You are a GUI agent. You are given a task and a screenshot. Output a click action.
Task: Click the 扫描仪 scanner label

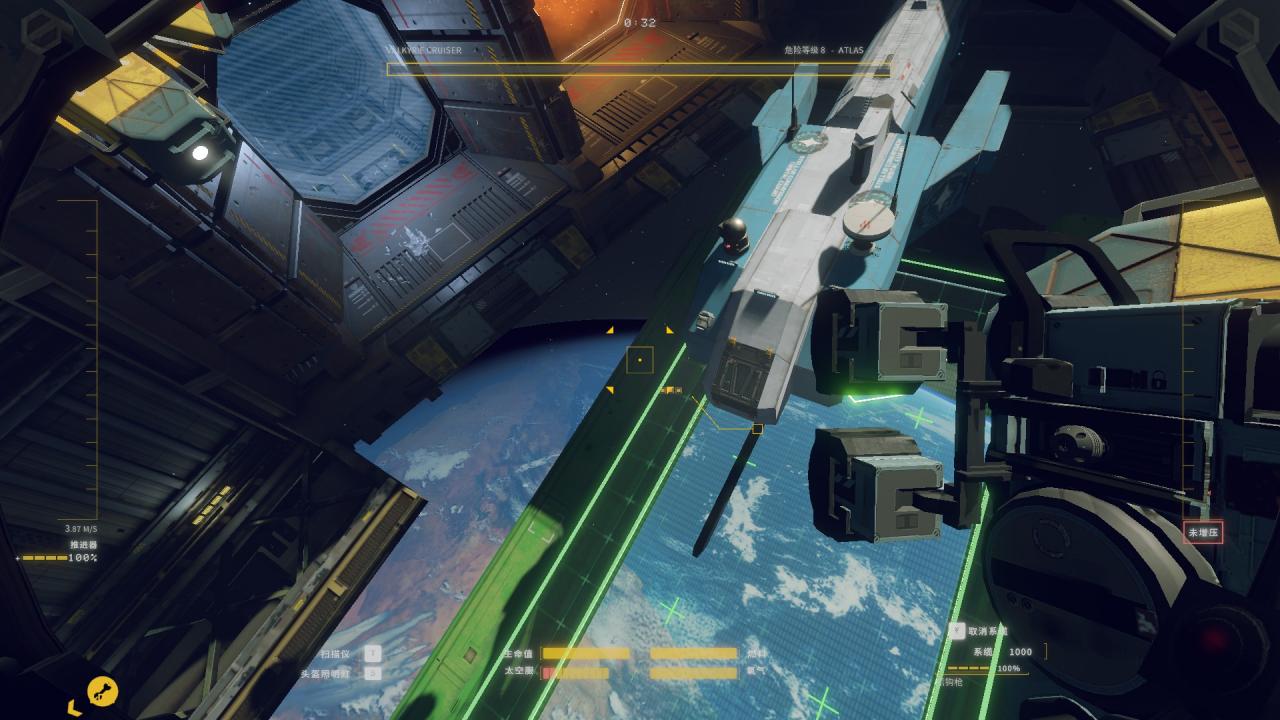coord(335,654)
